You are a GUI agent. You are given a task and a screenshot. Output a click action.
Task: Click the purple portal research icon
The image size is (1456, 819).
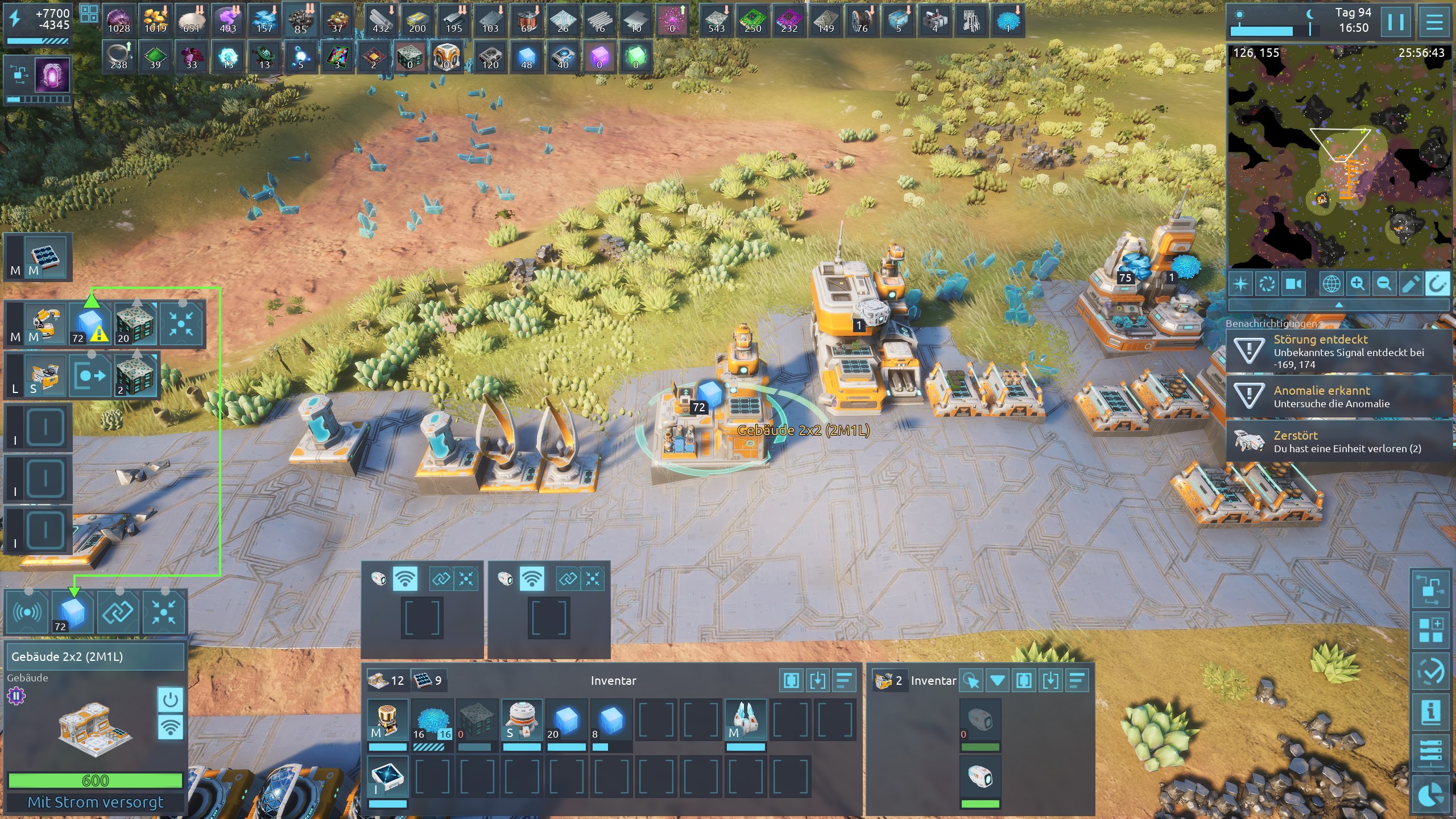[x=52, y=75]
